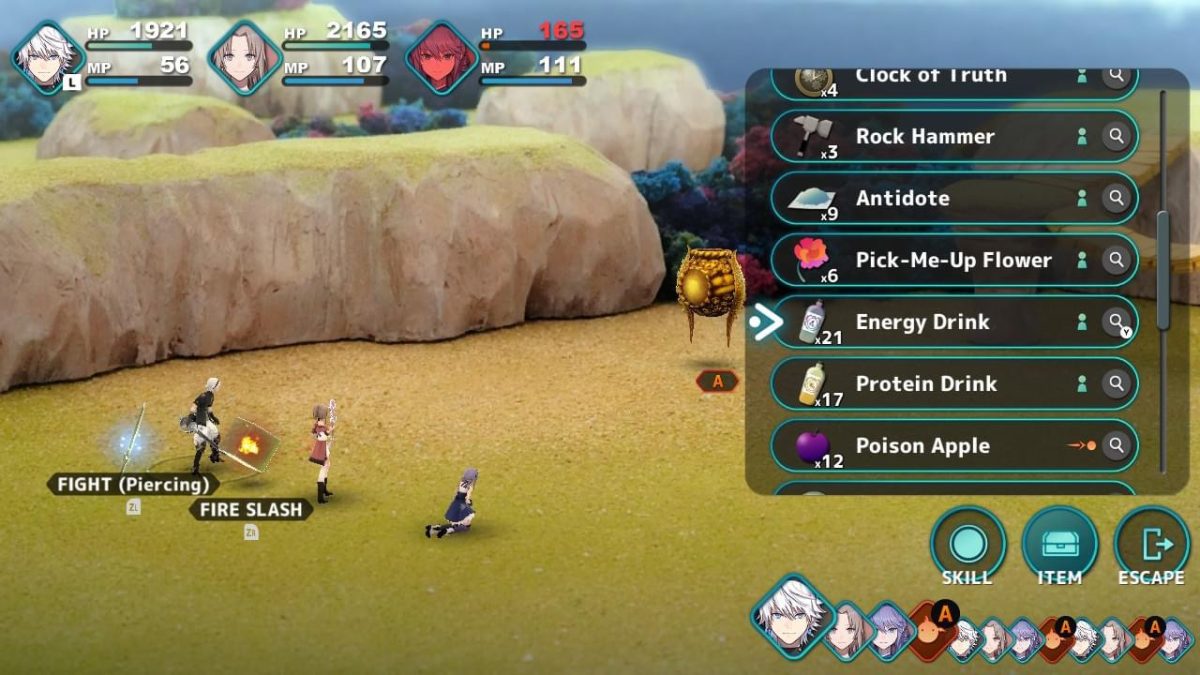Select the brown-haired party member's portrait
The height and width of the screenshot is (675, 1200).
tap(244, 57)
